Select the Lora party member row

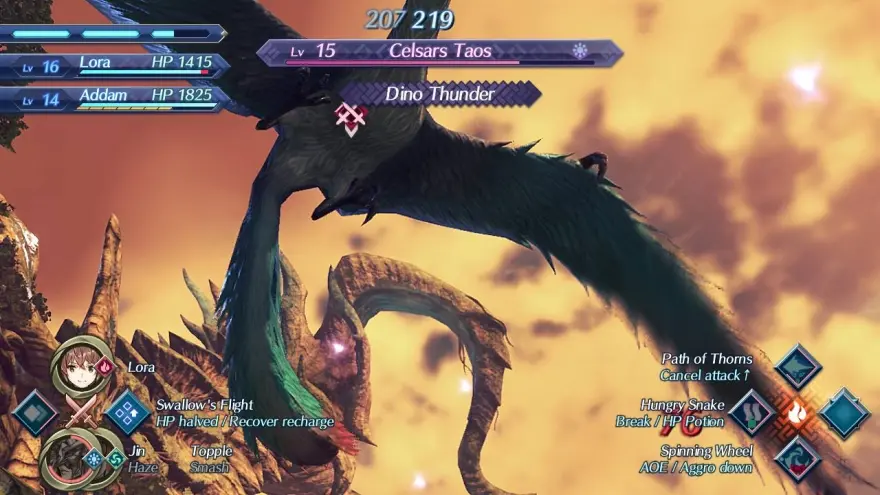tap(115, 66)
